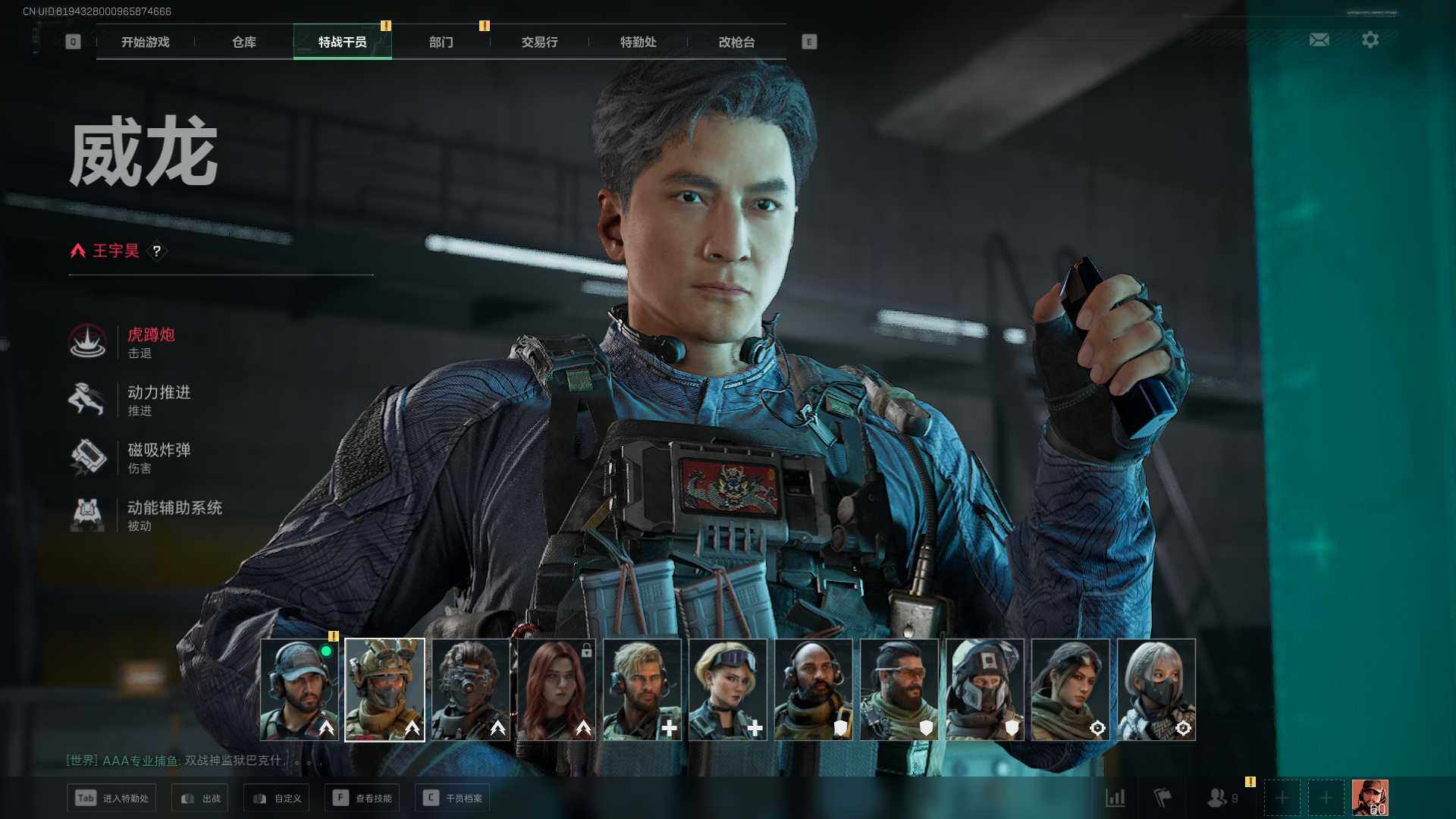
Task: Switch to the 开始游戏 tab
Action: click(146, 42)
